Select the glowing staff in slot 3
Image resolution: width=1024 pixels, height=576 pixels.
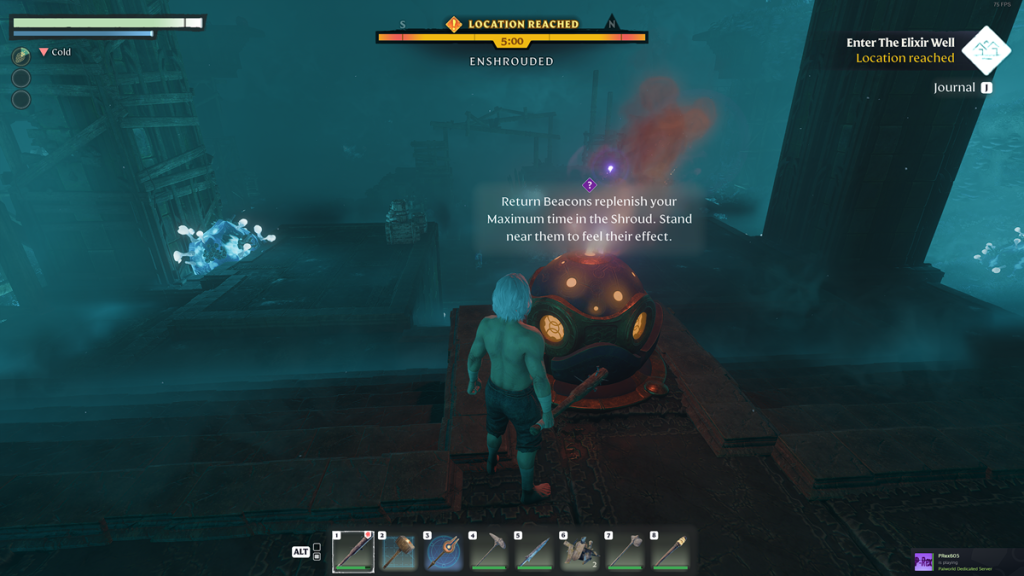click(x=444, y=551)
